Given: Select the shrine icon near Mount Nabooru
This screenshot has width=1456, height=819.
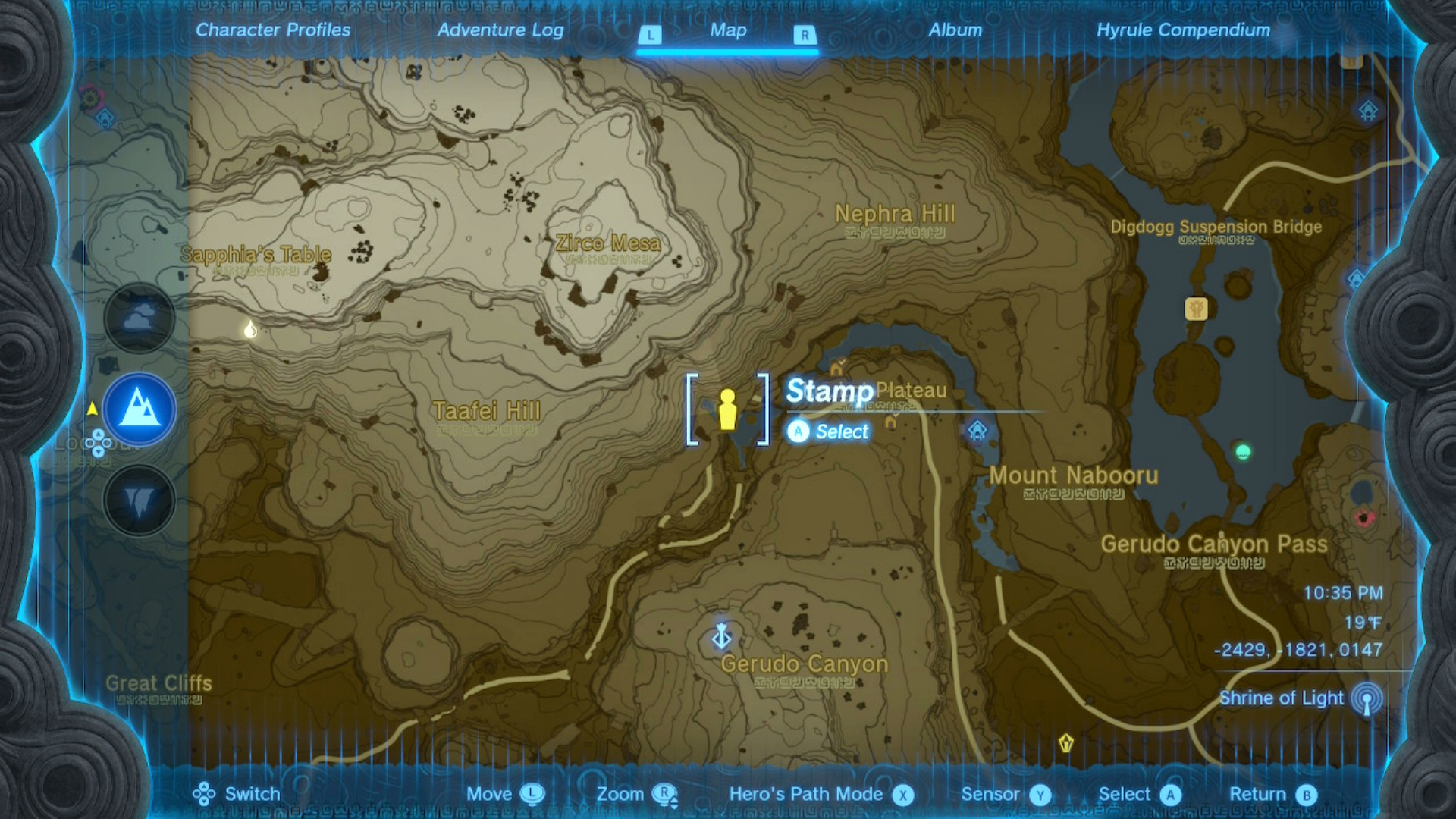Looking at the screenshot, I should [x=978, y=429].
